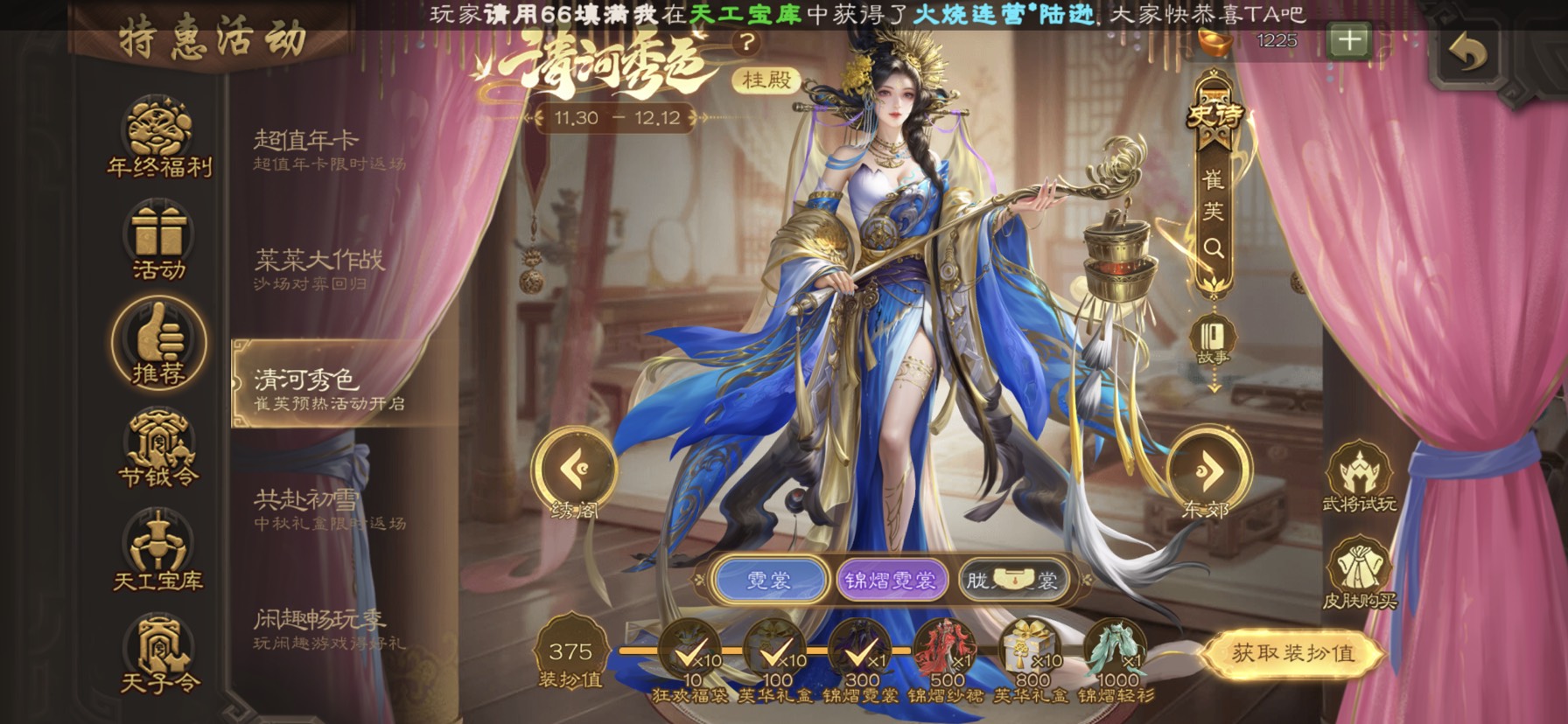The width and height of the screenshot is (1568, 724).
Task: Return with the back arrow button
Action: (x=1467, y=54)
